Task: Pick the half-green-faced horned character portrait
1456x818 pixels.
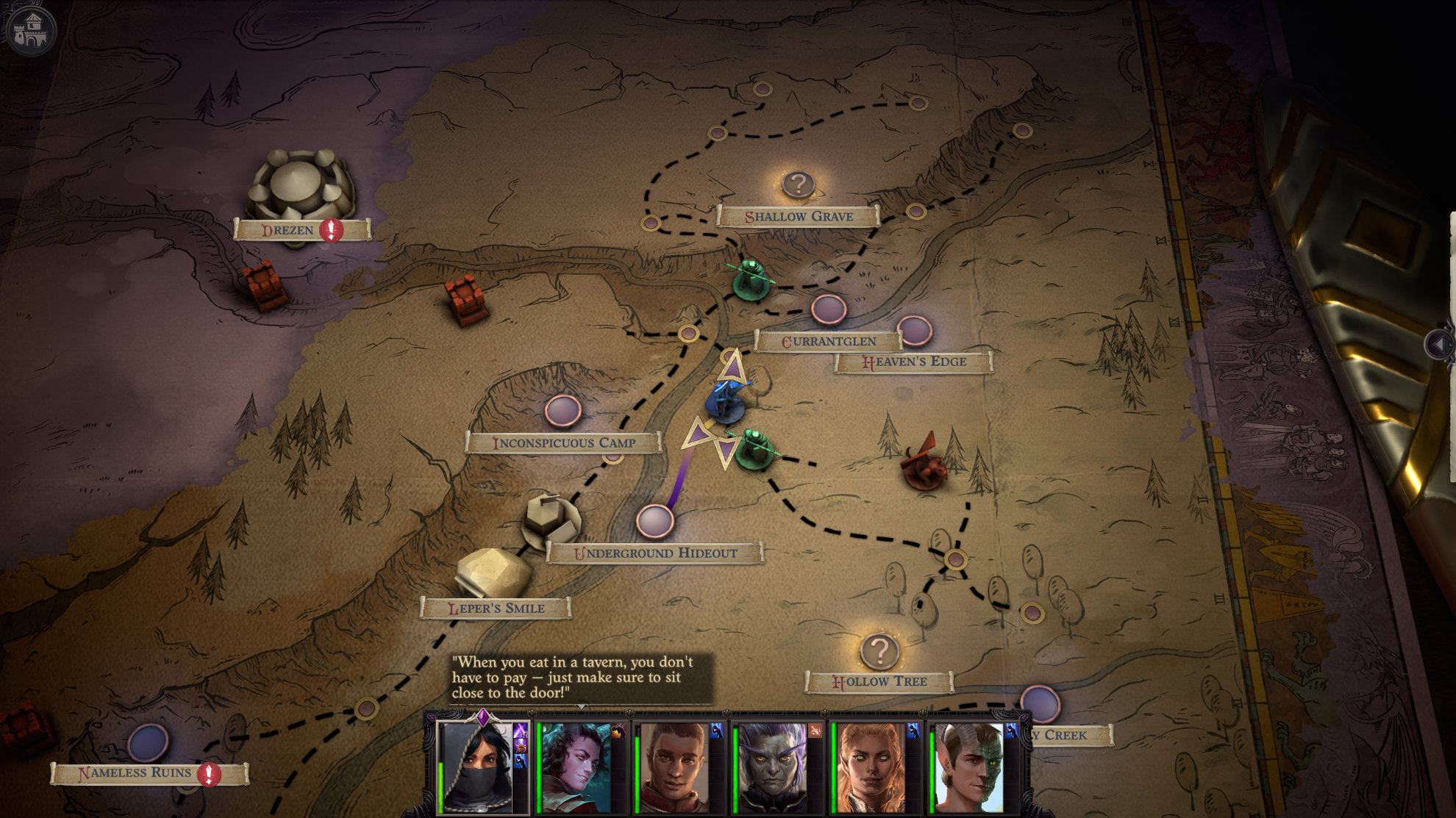Action: (968, 767)
